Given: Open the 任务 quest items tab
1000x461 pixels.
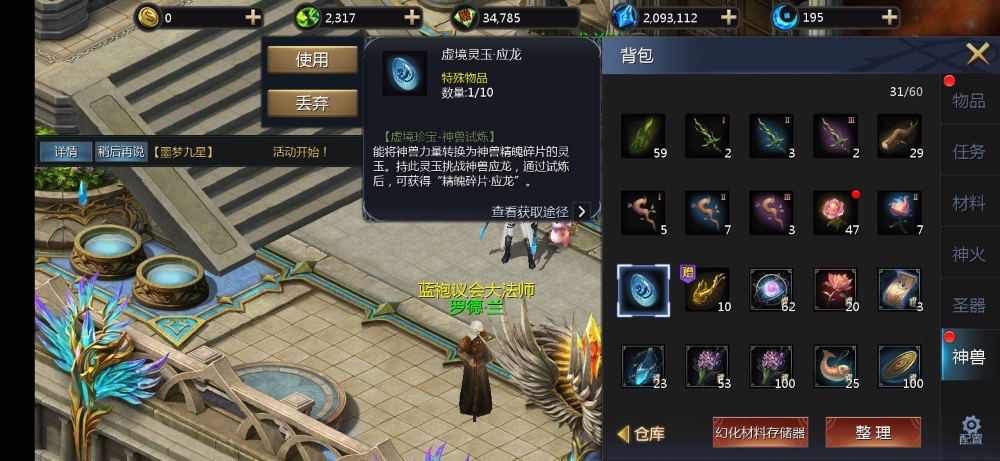Looking at the screenshot, I should (967, 152).
